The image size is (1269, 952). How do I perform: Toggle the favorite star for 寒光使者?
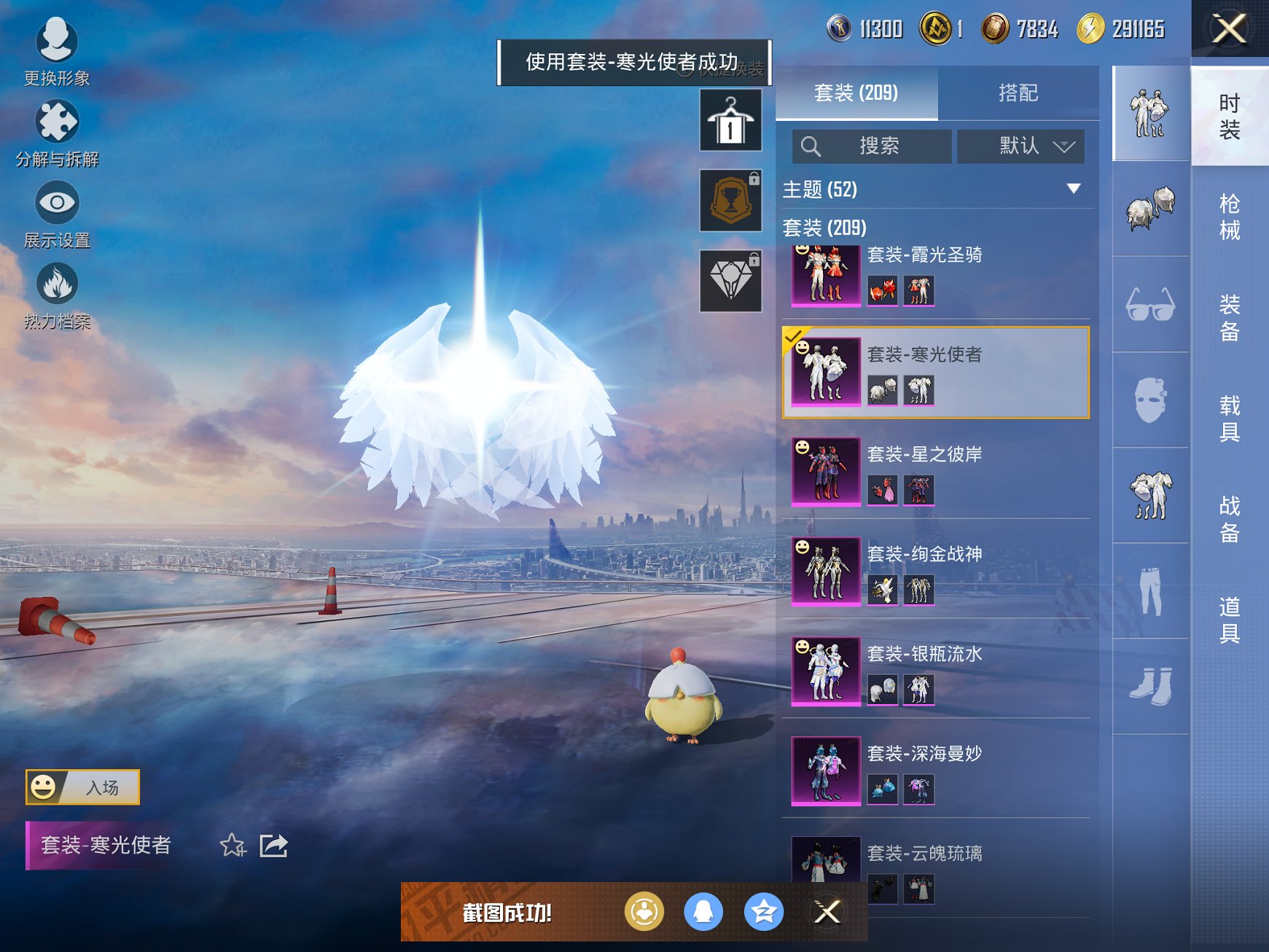[231, 847]
